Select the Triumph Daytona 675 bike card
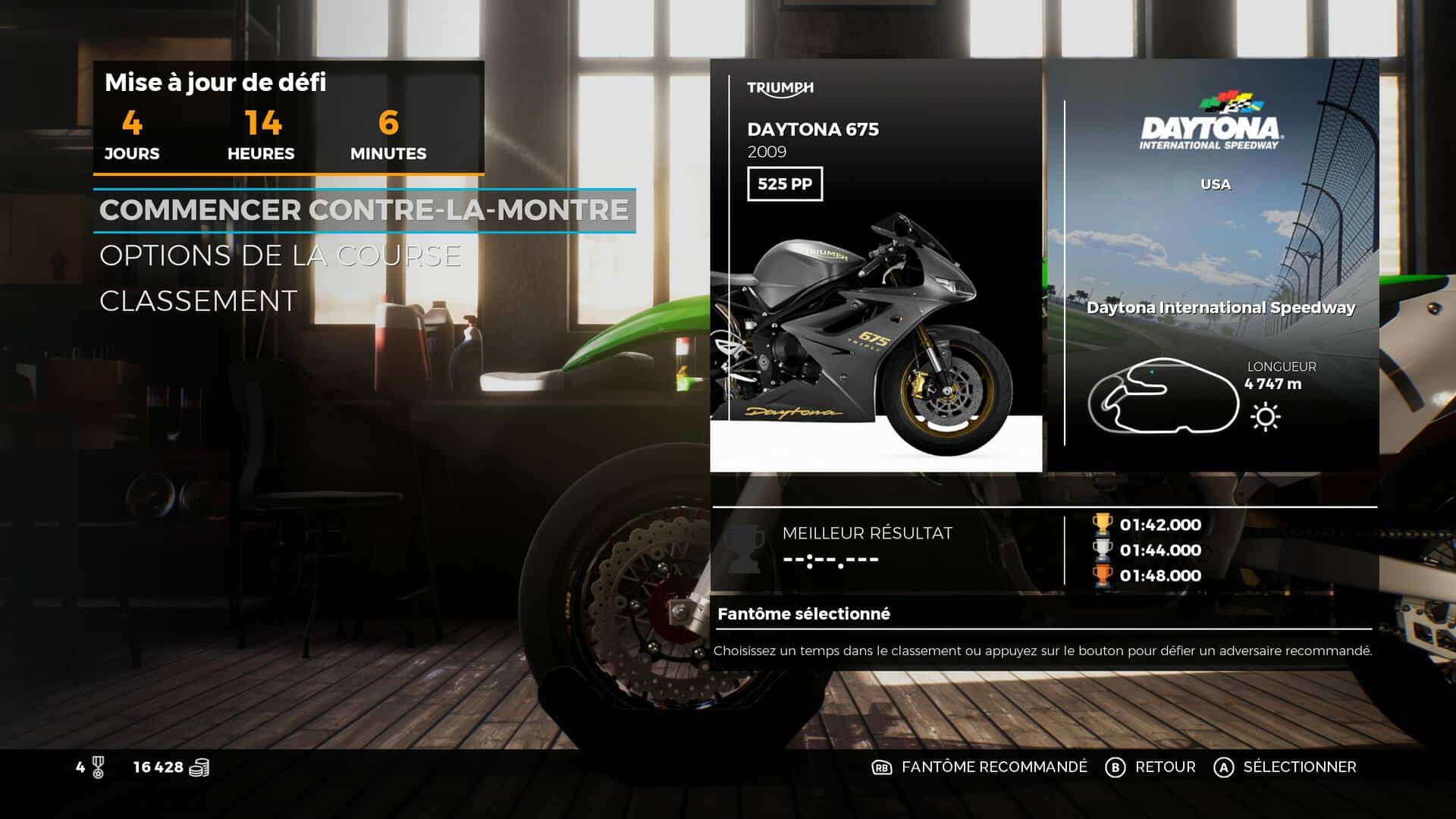Viewport: 1456px width, 819px height. (x=876, y=265)
